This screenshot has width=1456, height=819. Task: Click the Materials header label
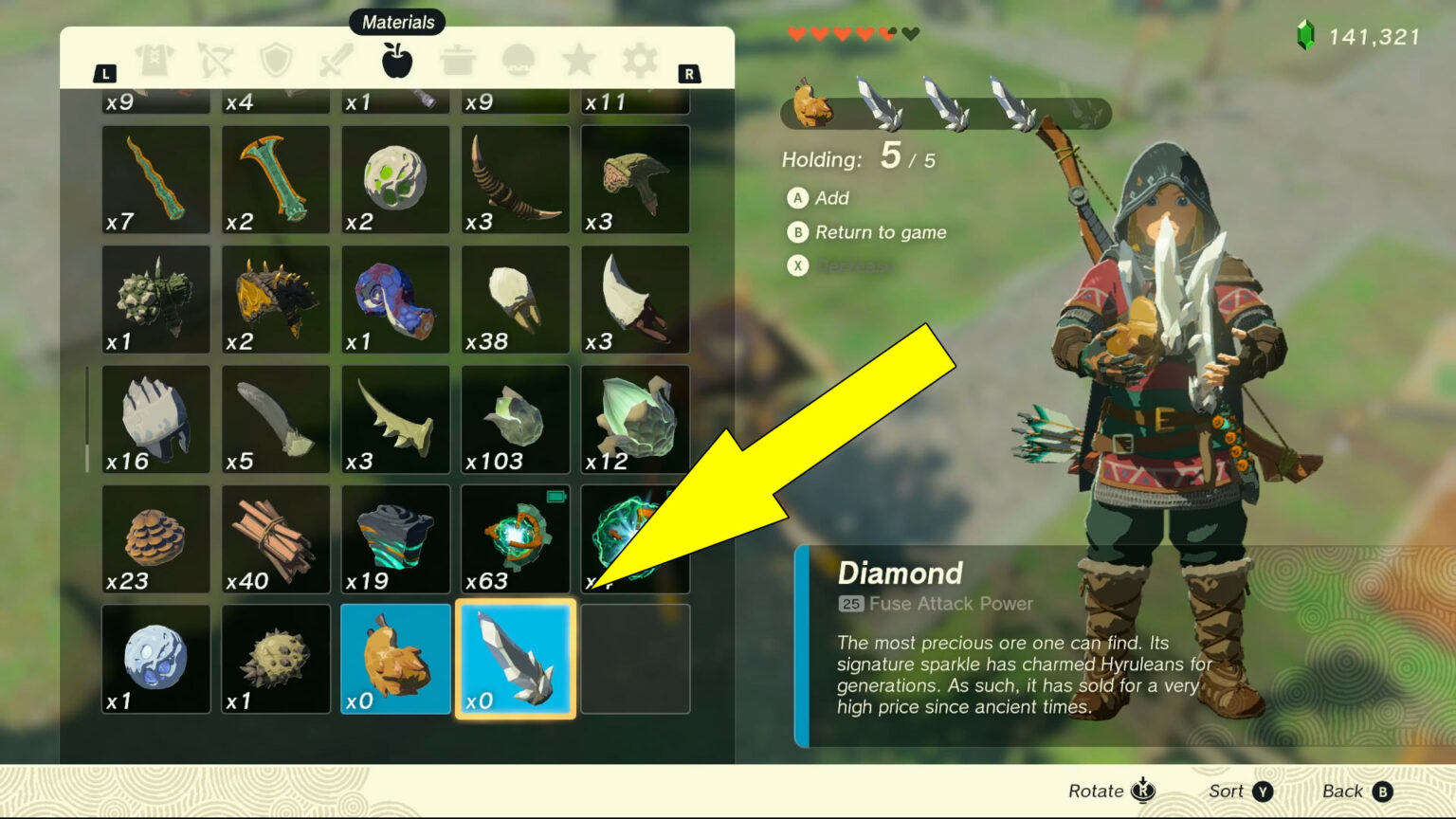pyautogui.click(x=397, y=21)
